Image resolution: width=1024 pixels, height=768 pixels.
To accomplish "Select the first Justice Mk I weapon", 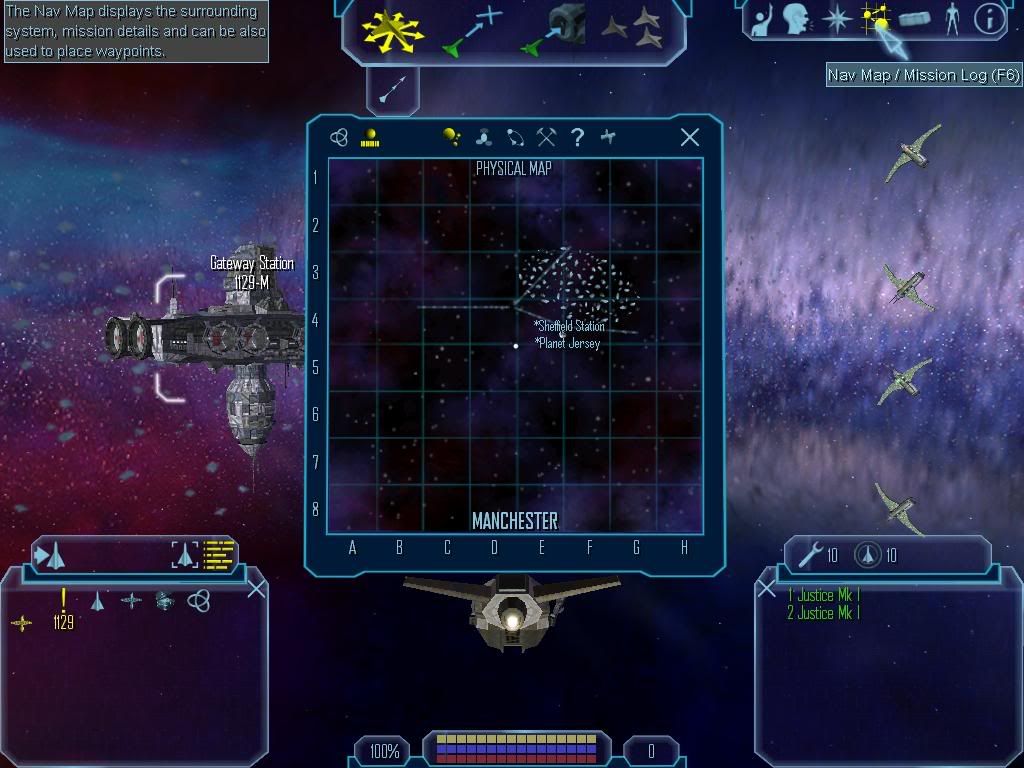I will pyautogui.click(x=824, y=595).
